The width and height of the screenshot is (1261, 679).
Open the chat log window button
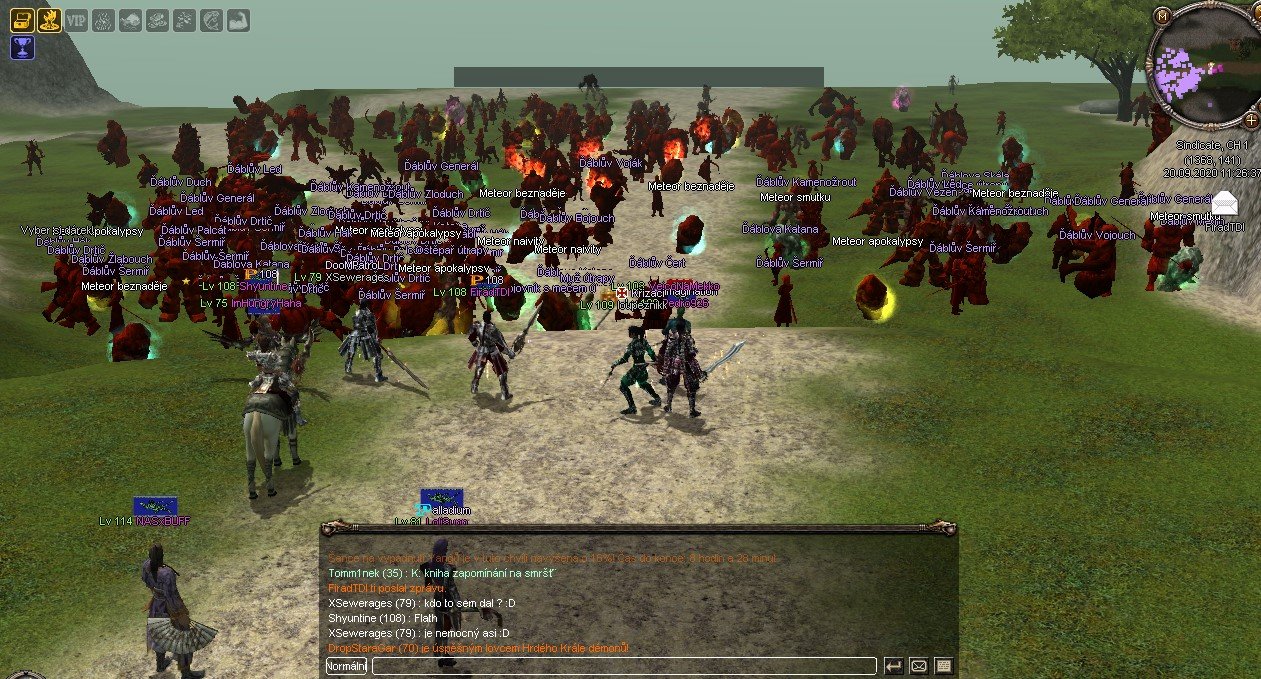pyautogui.click(x=943, y=666)
